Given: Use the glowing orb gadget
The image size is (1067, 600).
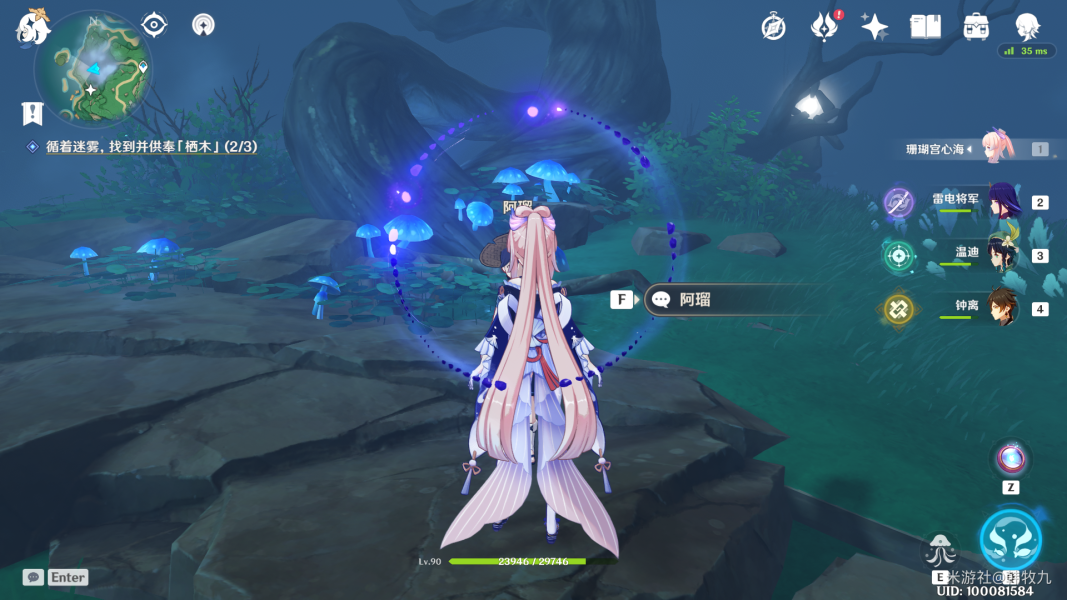Looking at the screenshot, I should [x=1011, y=459].
